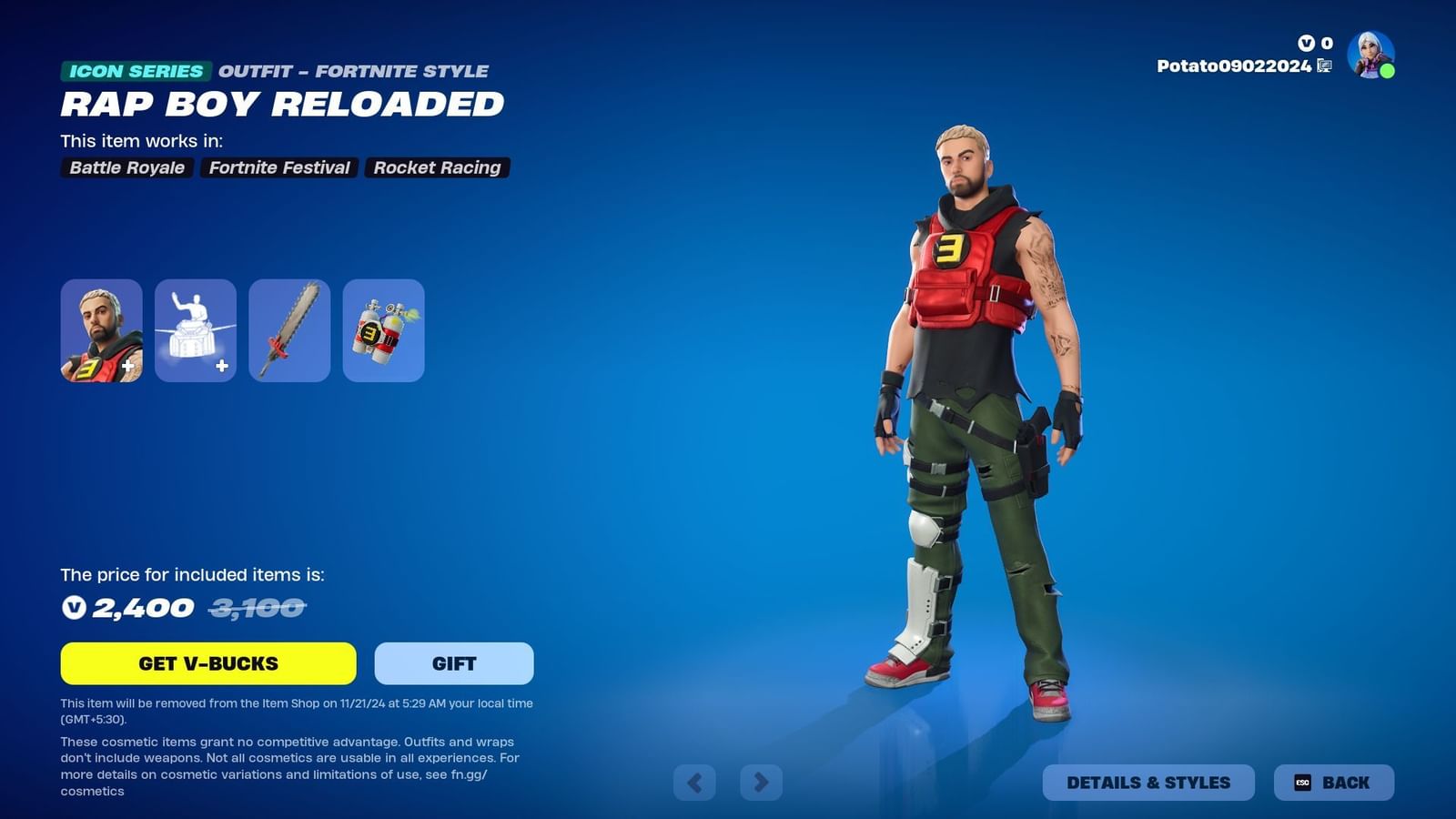Click the GIFT button

tap(452, 663)
